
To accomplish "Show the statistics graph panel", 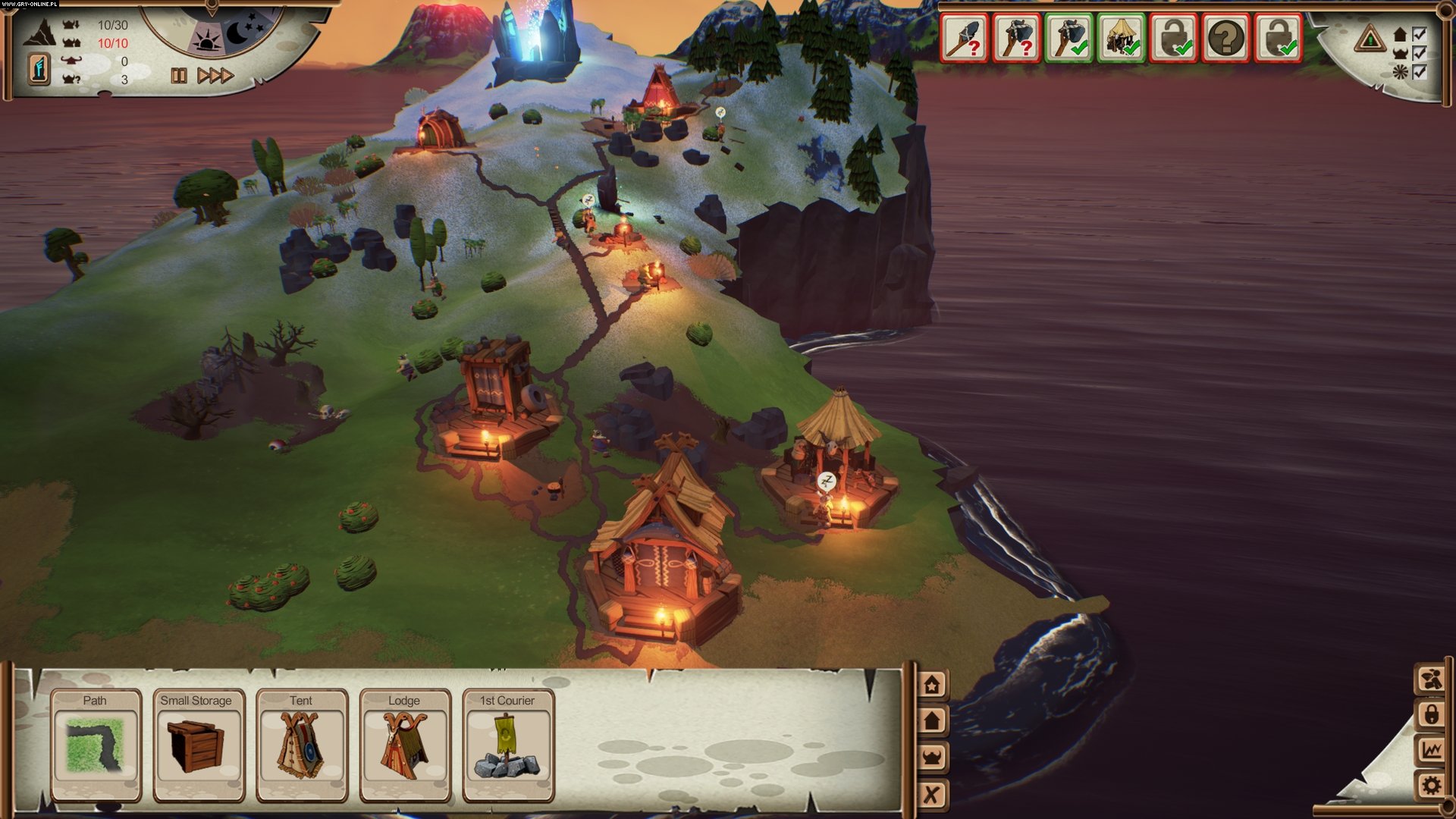I will (x=1431, y=750).
